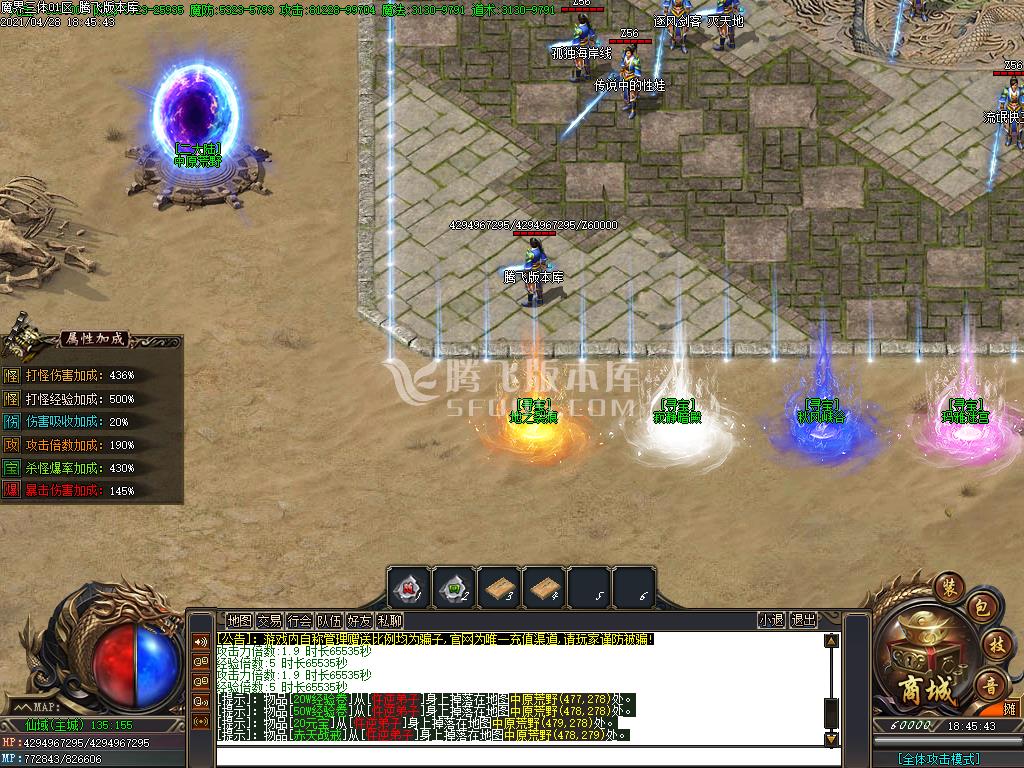Image resolution: width=1024 pixels, height=768 pixels.
Task: Open the 装 equipment round button
Action: [x=946, y=586]
